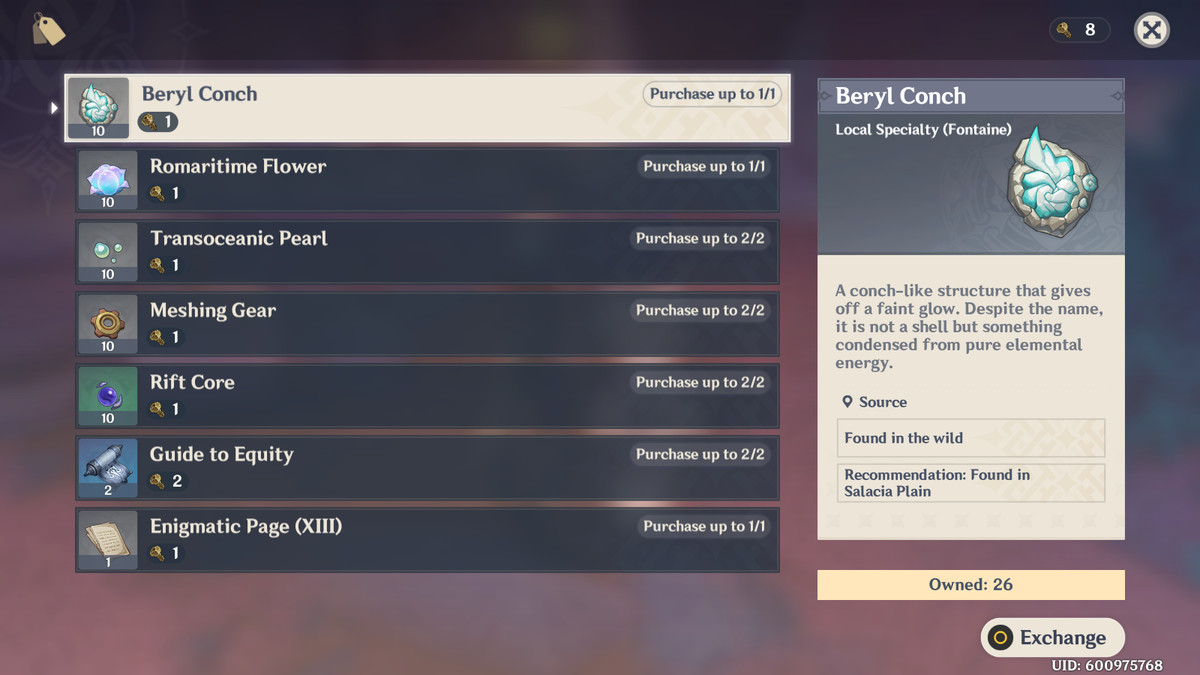
Task: Click the Exchange button
Action: pos(1052,638)
